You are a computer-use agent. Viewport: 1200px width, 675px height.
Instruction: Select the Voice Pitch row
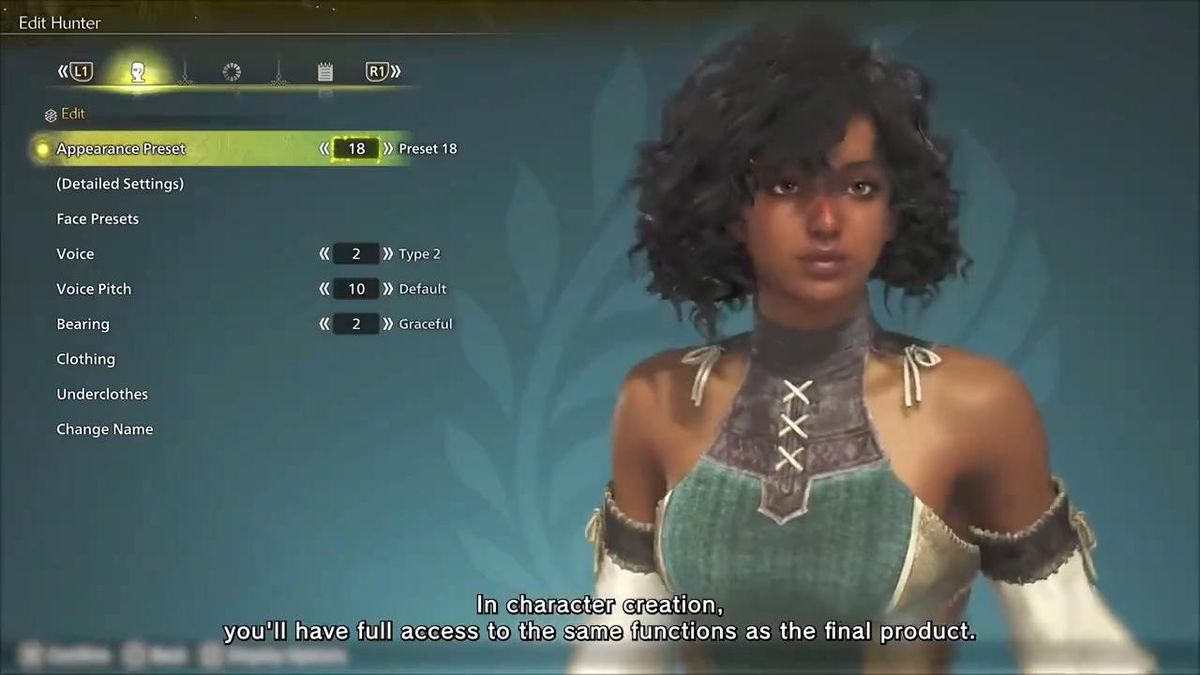click(94, 289)
